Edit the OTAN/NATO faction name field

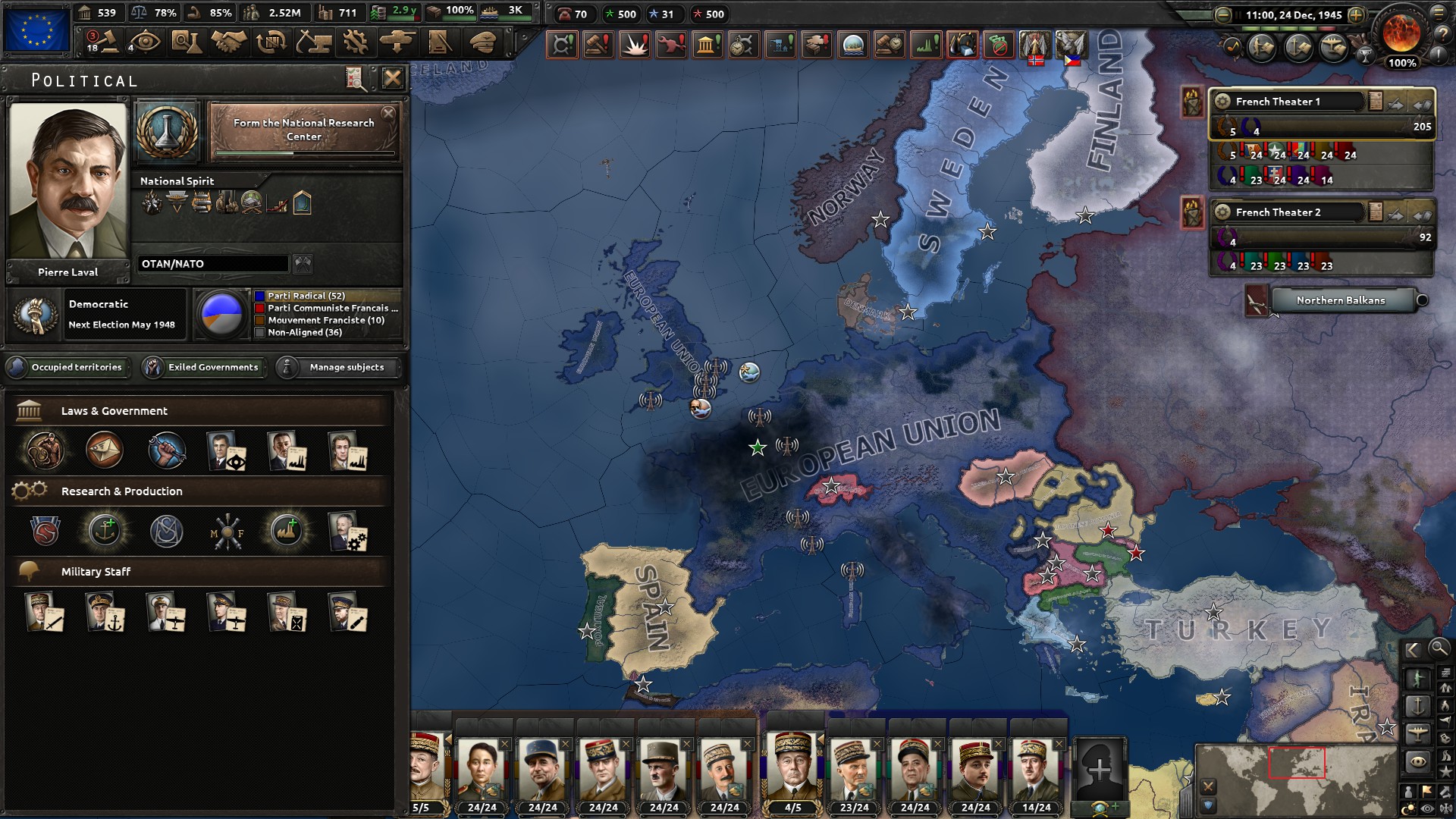(212, 264)
